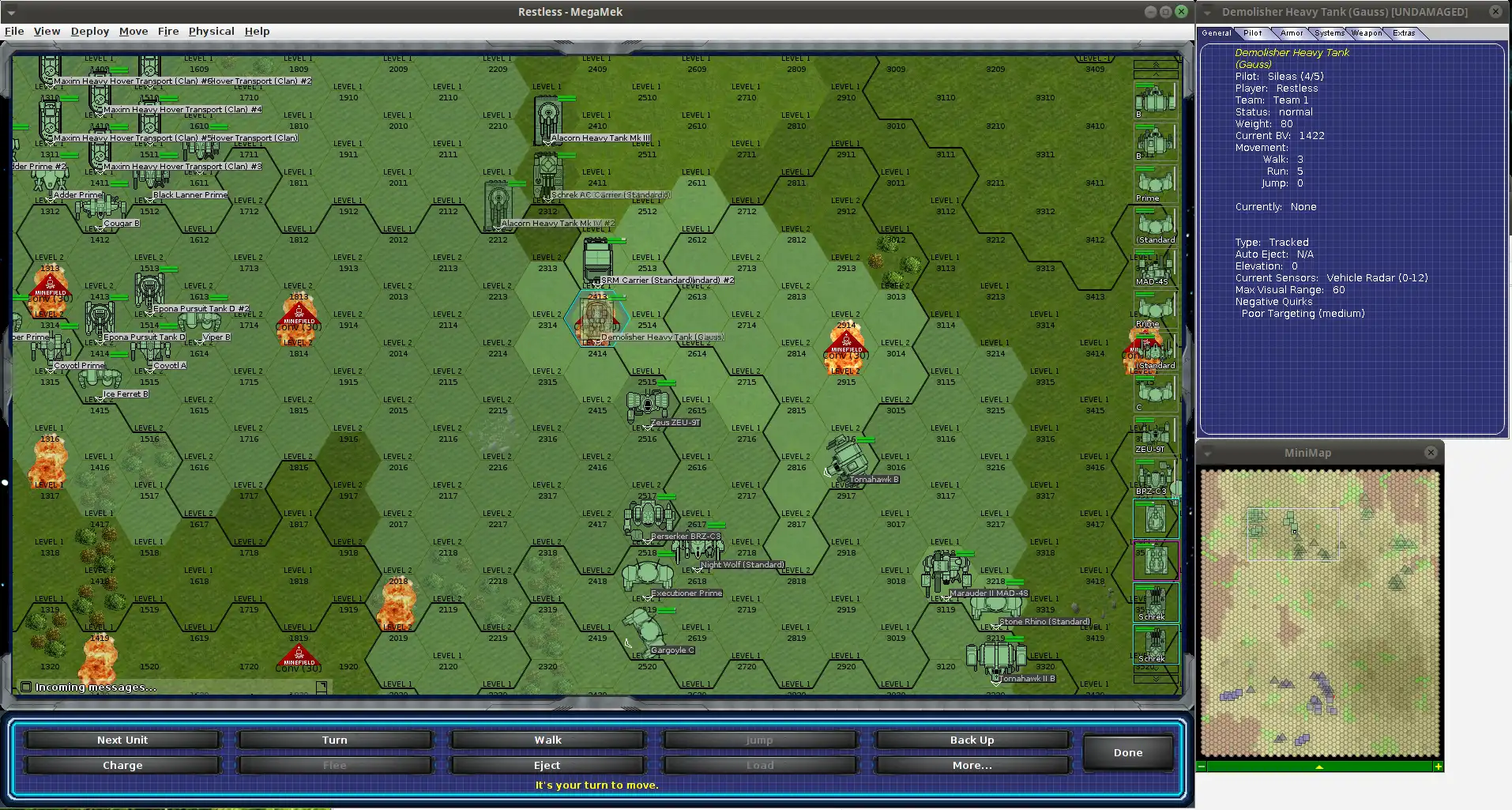Activate the Back Up command
The width and height of the screenshot is (1512, 810).
click(972, 740)
